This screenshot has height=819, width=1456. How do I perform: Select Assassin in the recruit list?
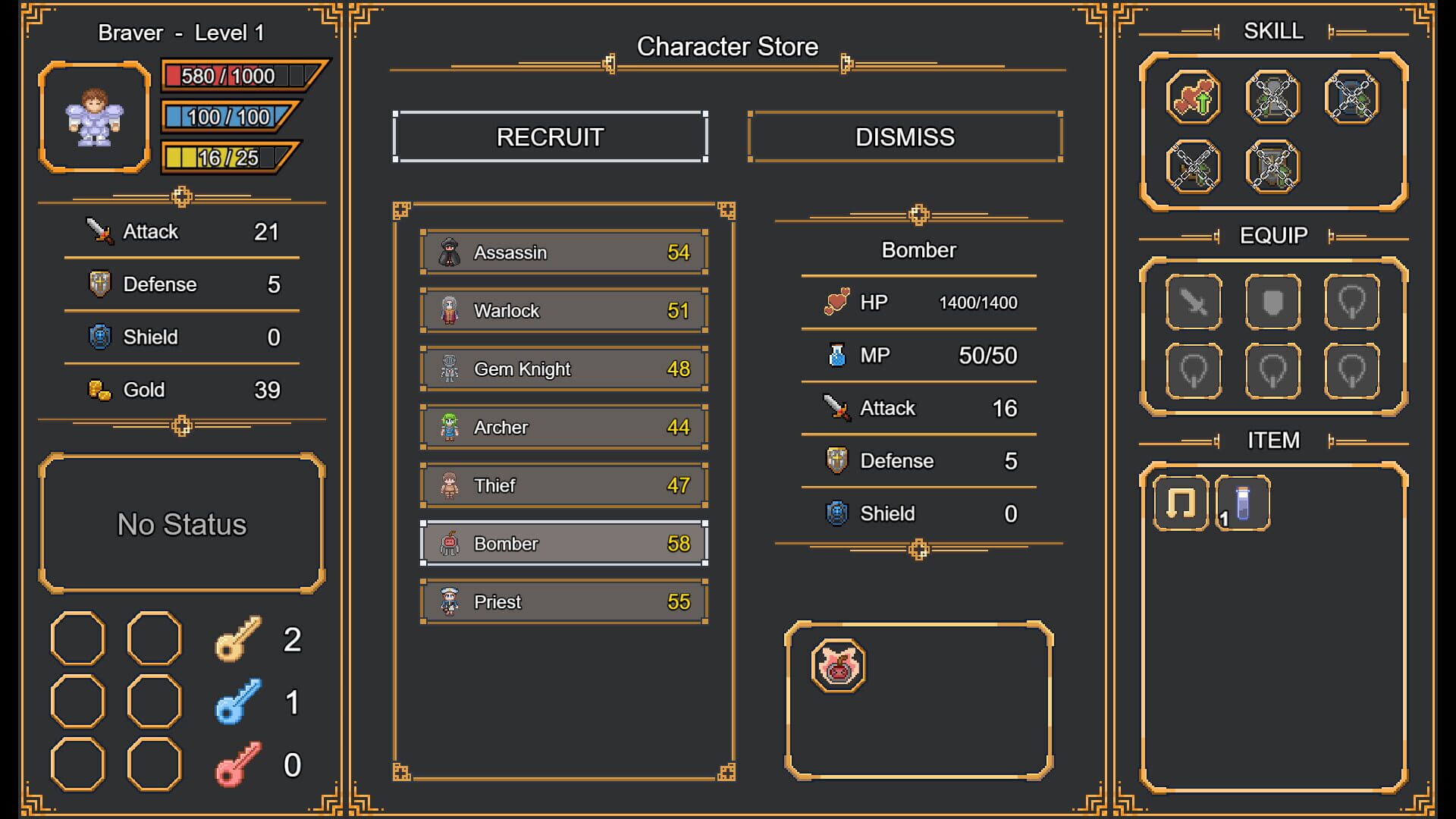point(563,252)
